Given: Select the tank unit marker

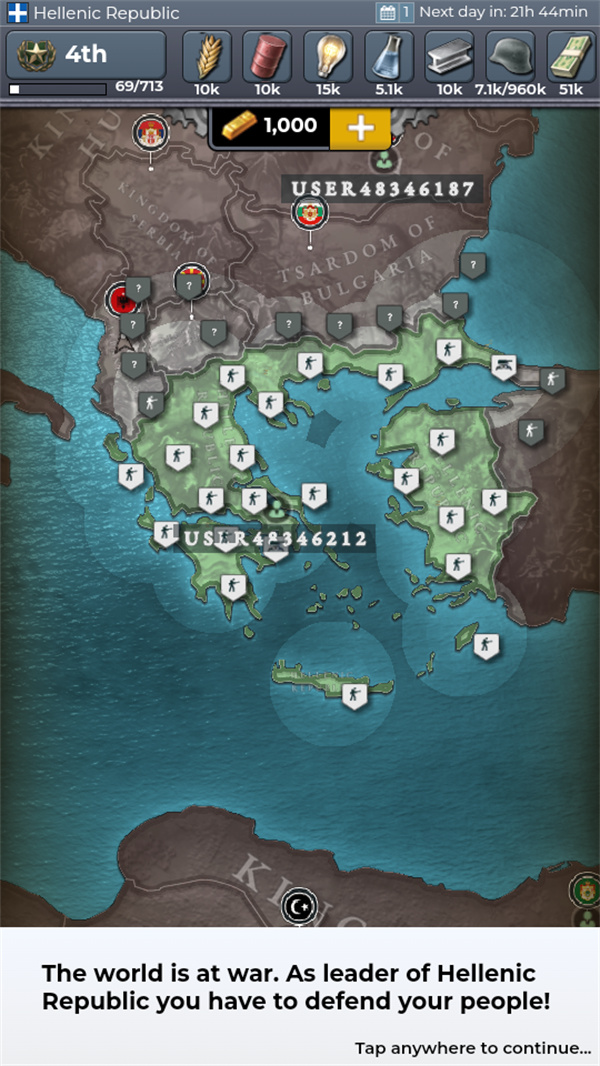Looking at the screenshot, I should (x=504, y=367).
